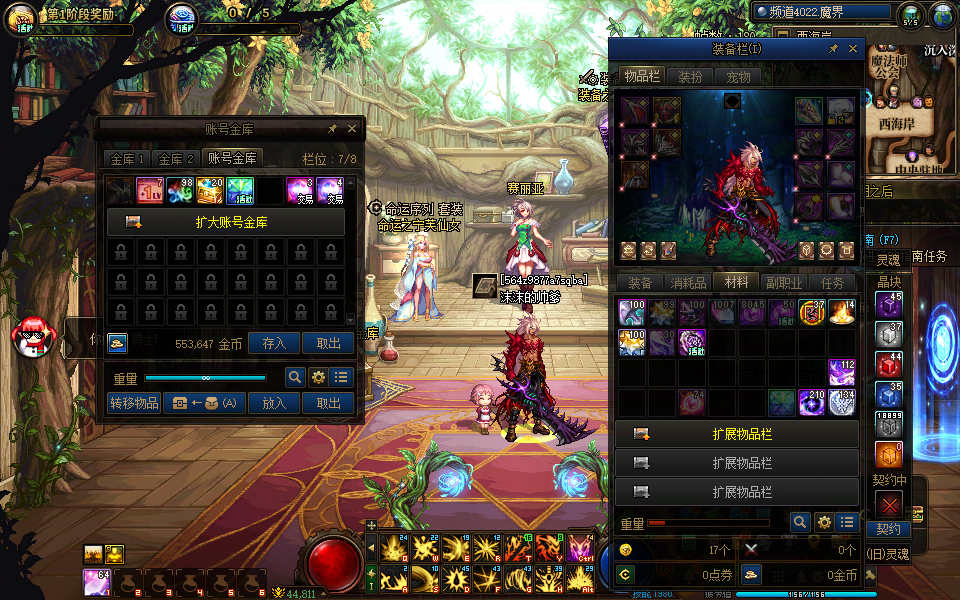Deposit gold with the 存入 button
960x600 pixels.
(x=274, y=343)
